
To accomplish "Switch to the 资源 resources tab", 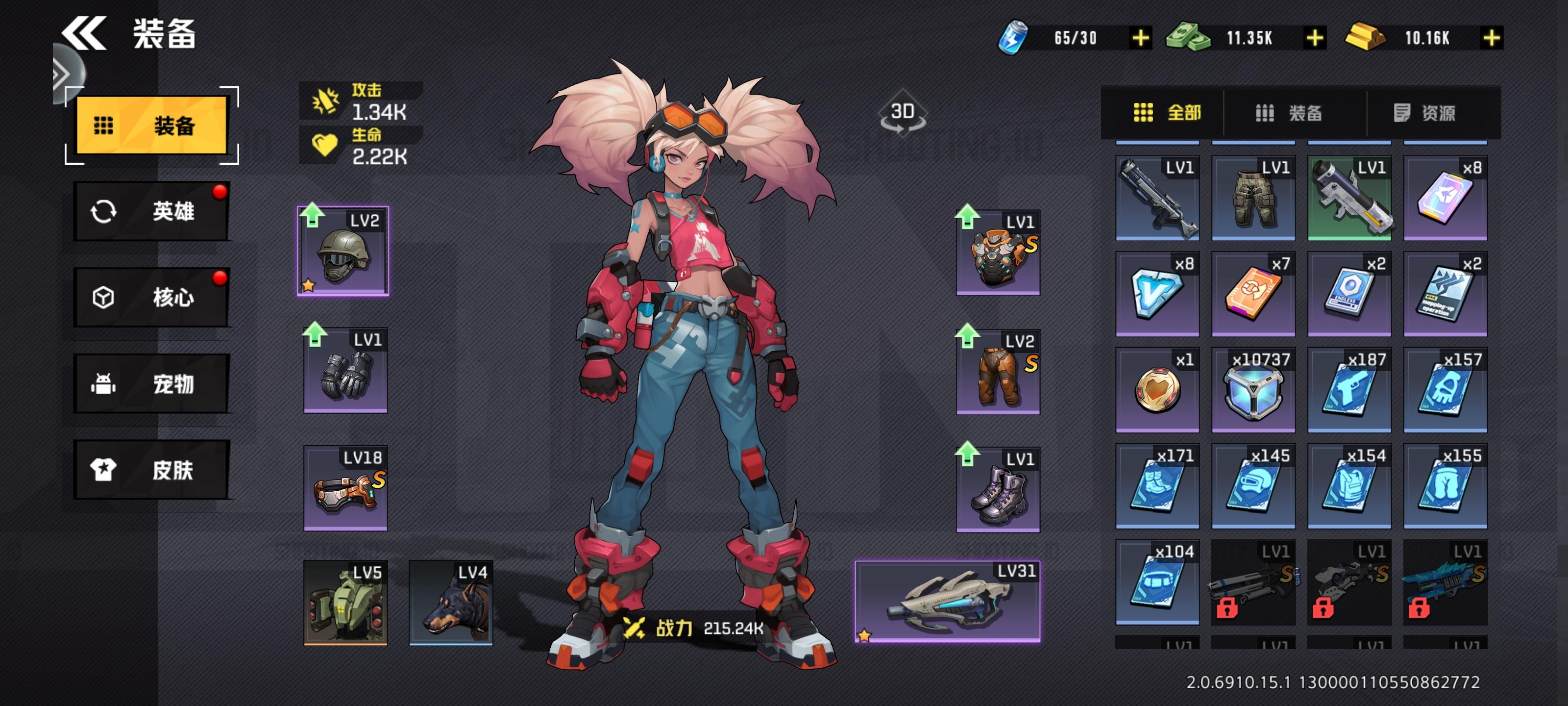I will coord(1424,113).
